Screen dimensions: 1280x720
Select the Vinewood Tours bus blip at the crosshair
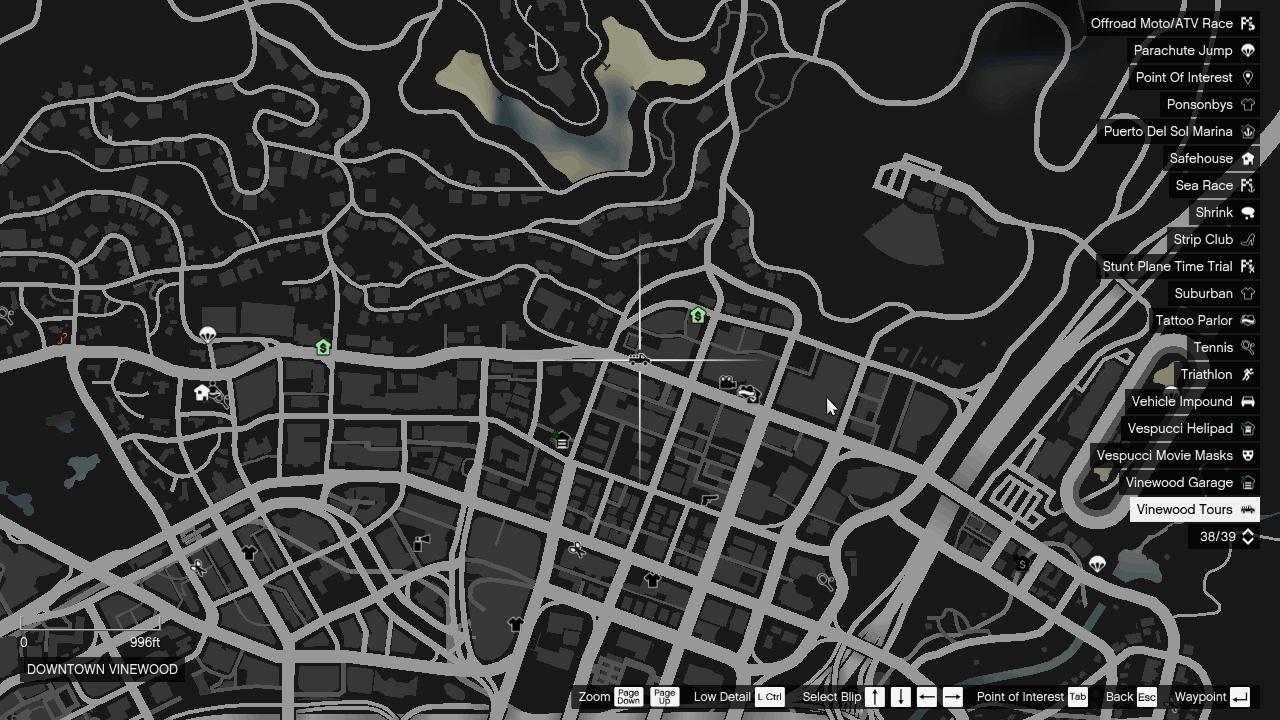[638, 360]
